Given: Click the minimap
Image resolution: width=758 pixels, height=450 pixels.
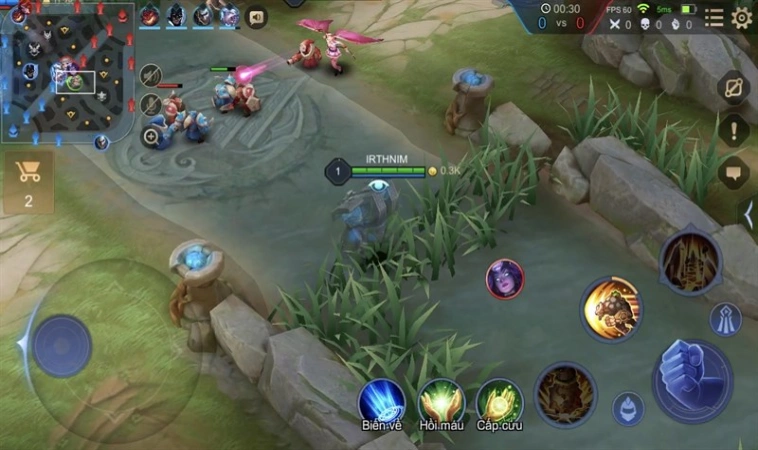Looking at the screenshot, I should [x=67, y=68].
